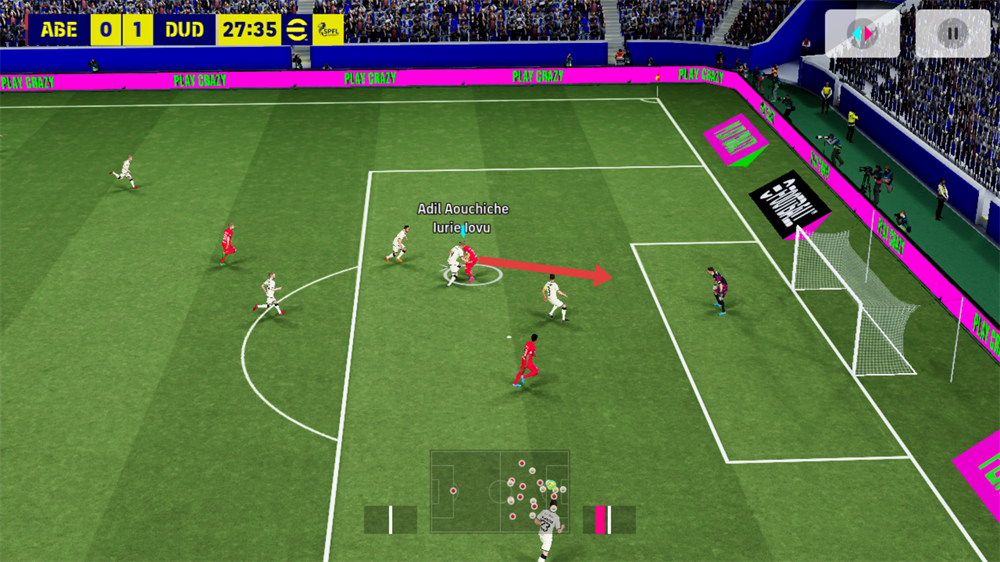
Task: Pause the match with the pause button
Action: (x=952, y=33)
